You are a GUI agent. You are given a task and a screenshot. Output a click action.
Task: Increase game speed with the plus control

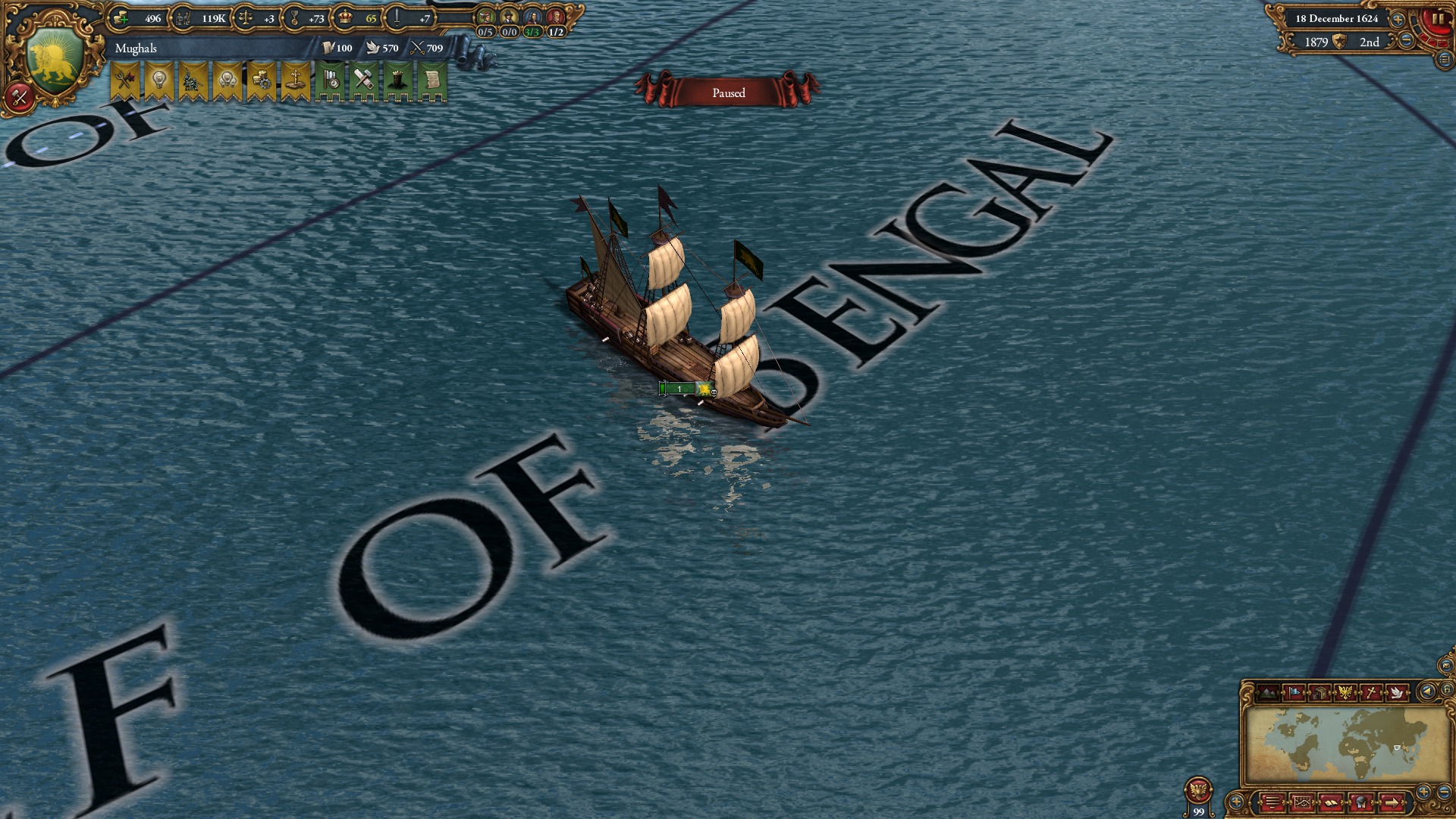(x=1398, y=20)
